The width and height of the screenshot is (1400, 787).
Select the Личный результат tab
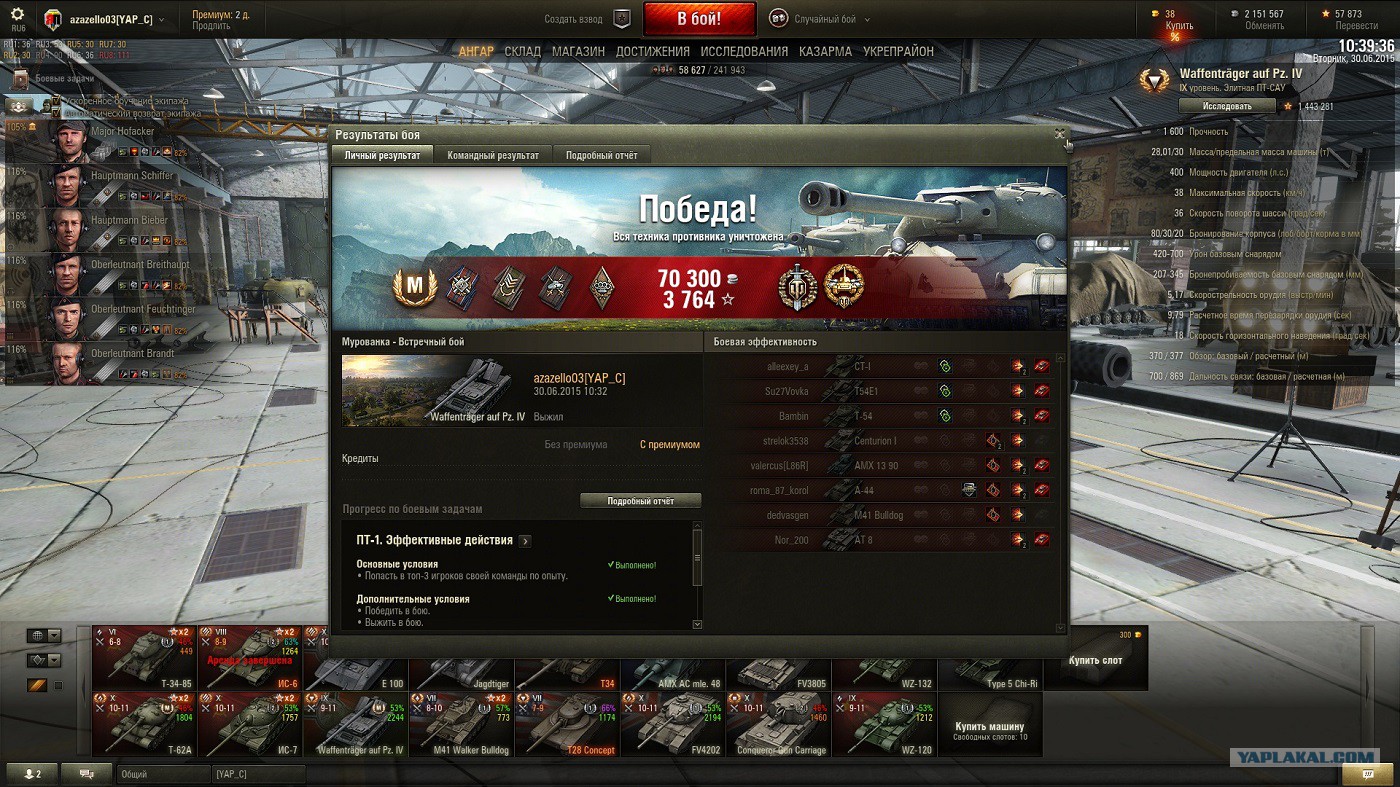click(382, 155)
